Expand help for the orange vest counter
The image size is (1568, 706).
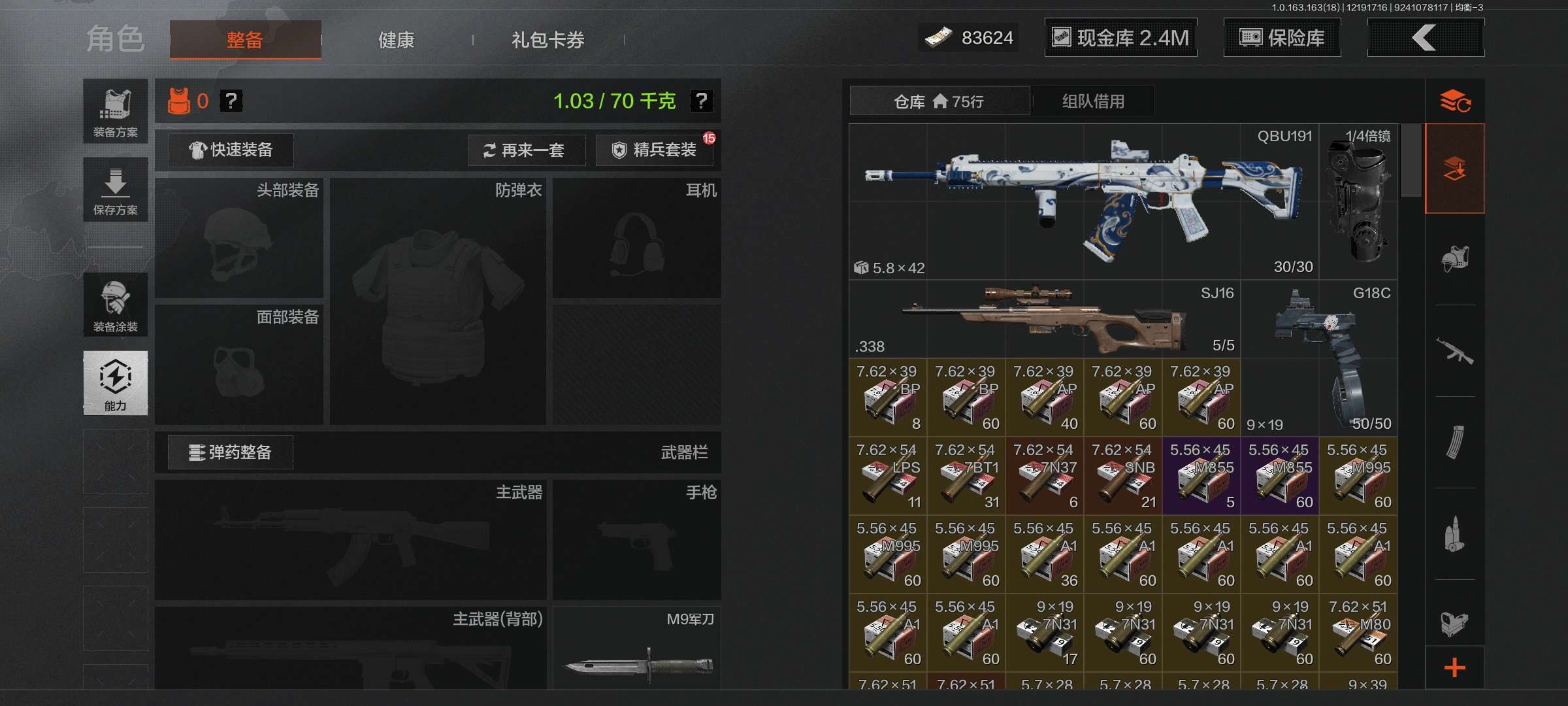pyautogui.click(x=232, y=101)
